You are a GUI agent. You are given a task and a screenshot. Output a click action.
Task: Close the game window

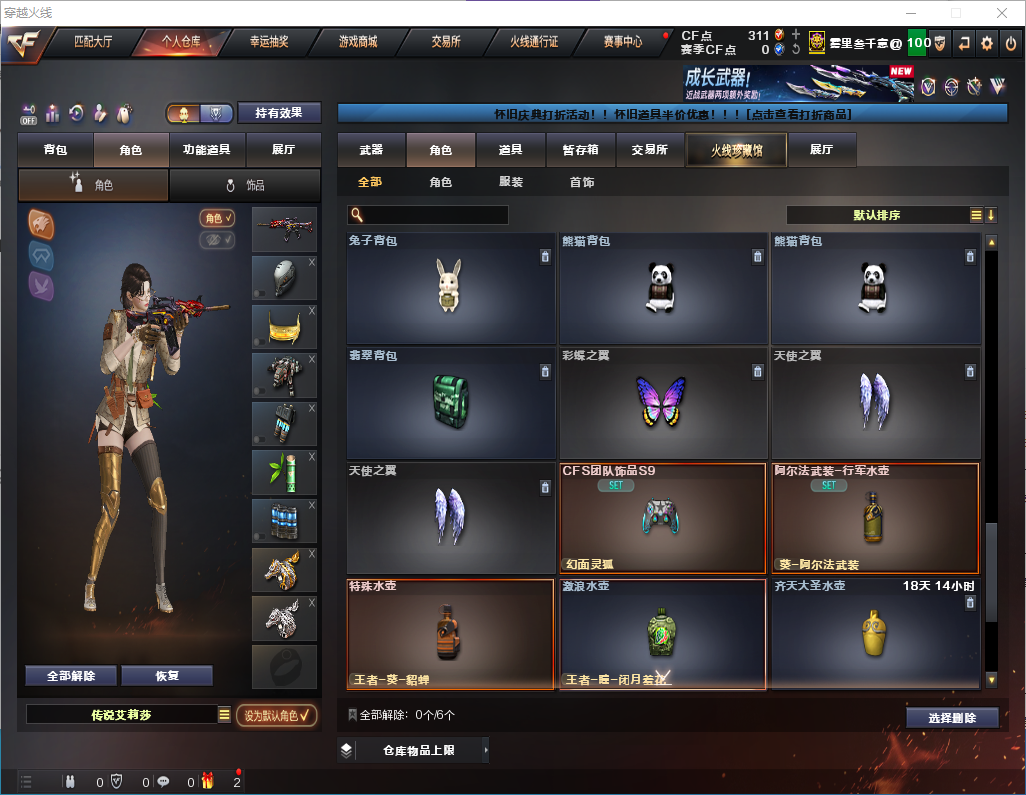1001,13
